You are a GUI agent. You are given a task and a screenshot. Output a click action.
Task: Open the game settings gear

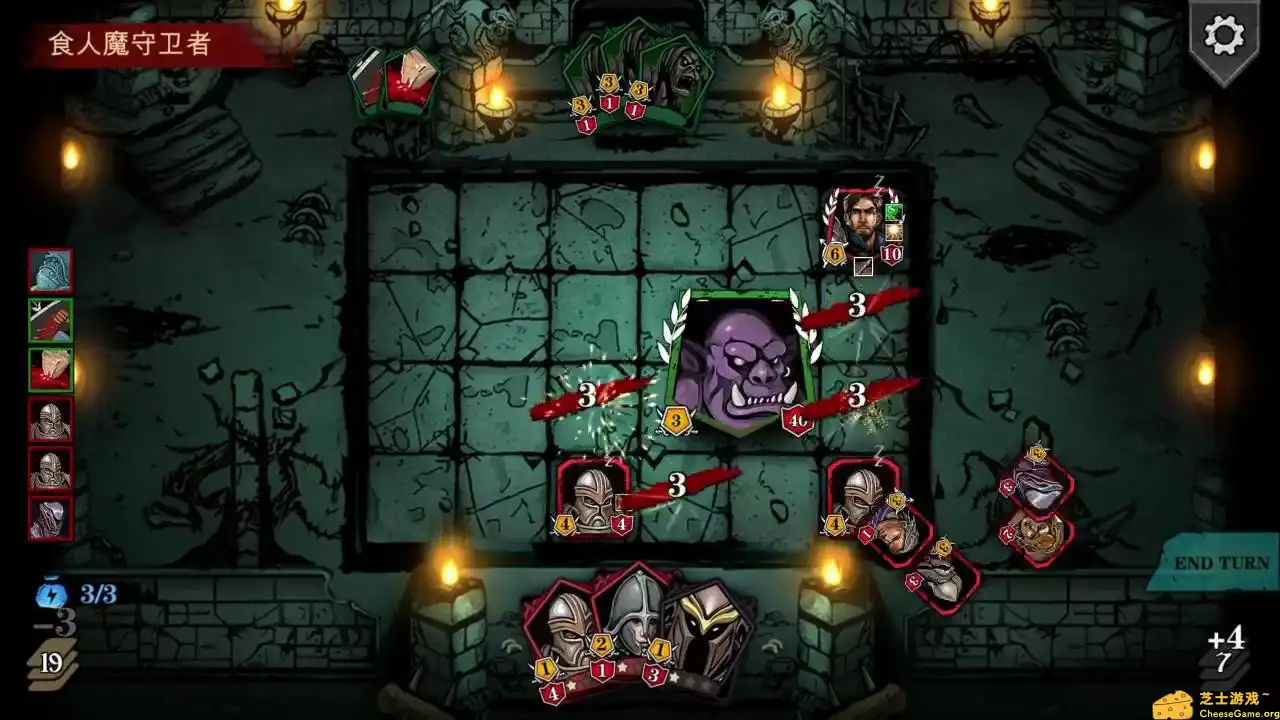click(1222, 37)
